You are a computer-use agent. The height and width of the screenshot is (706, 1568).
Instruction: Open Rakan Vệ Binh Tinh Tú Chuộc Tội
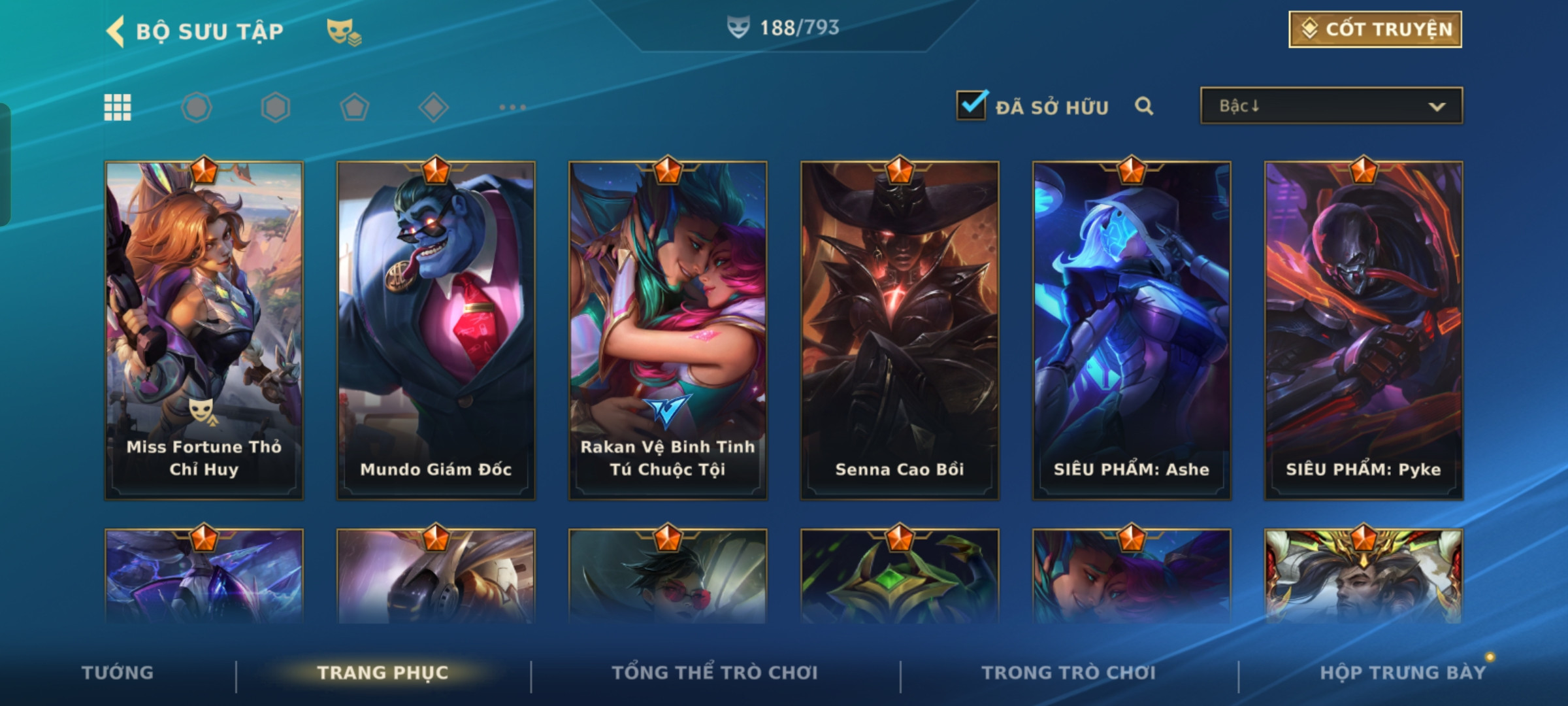(x=668, y=330)
